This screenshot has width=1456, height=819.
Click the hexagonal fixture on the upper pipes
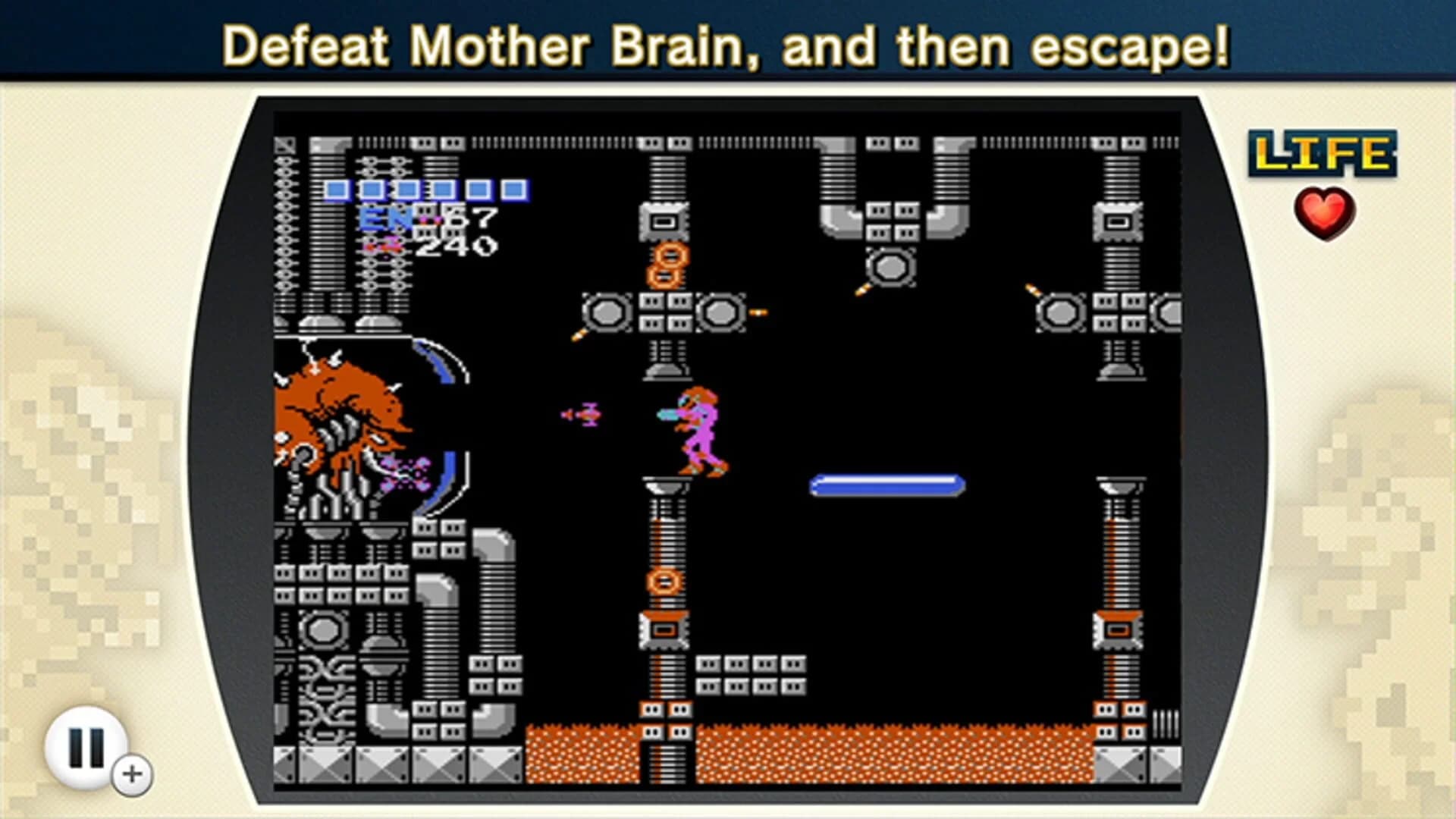pos(889,265)
